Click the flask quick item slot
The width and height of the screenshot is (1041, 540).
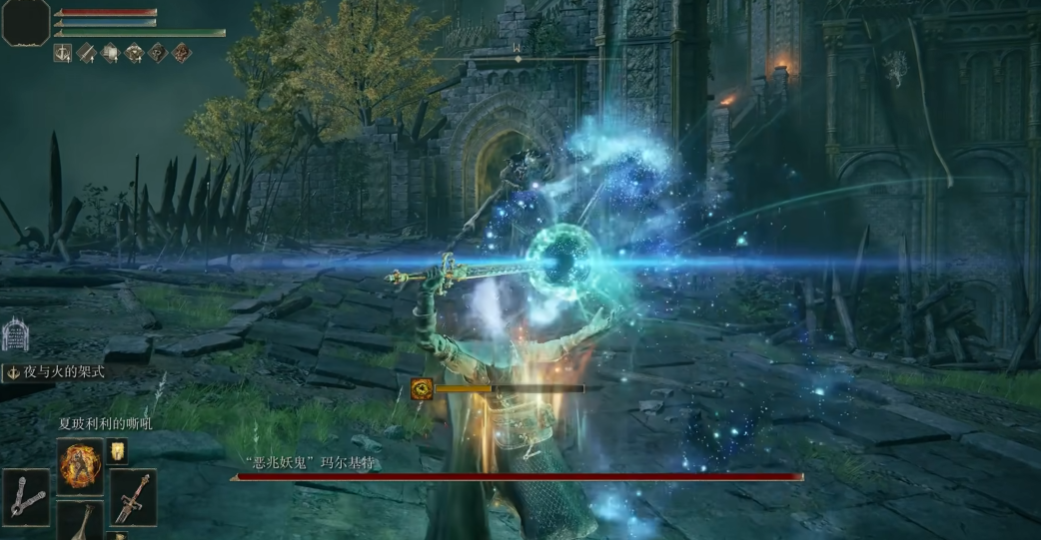click(x=80, y=520)
